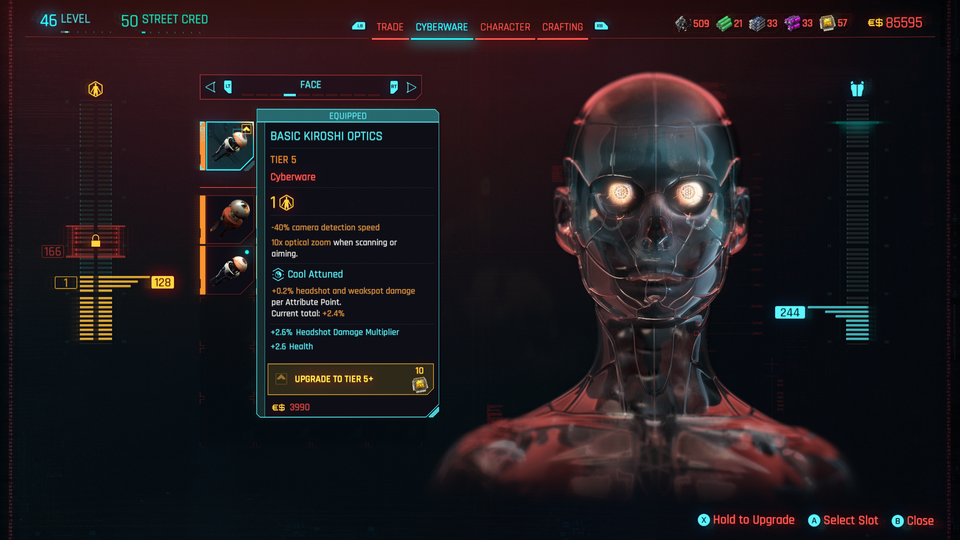Click the armor icon above the right gauge

click(x=857, y=89)
